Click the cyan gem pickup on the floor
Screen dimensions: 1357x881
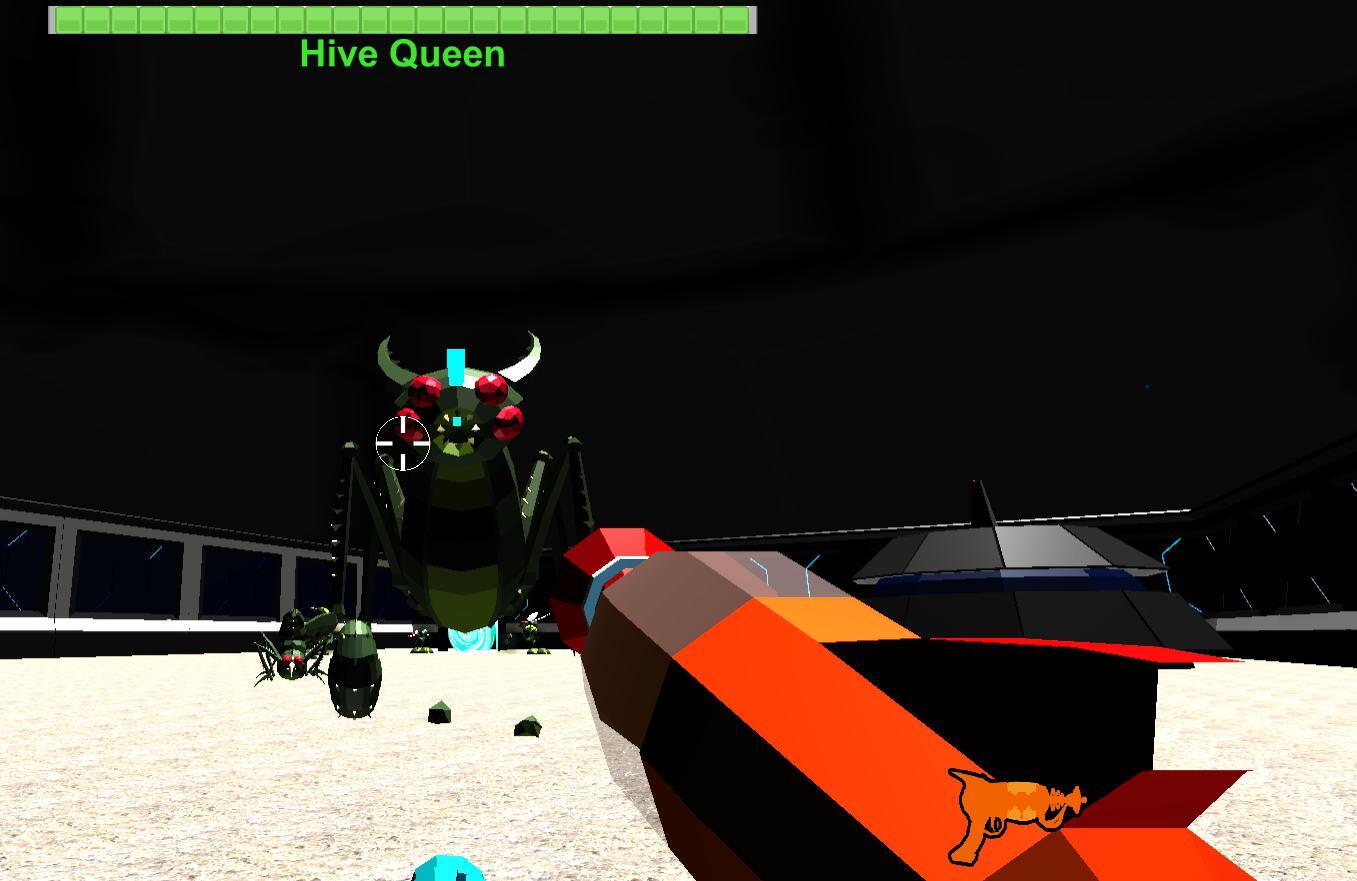pyautogui.click(x=447, y=873)
